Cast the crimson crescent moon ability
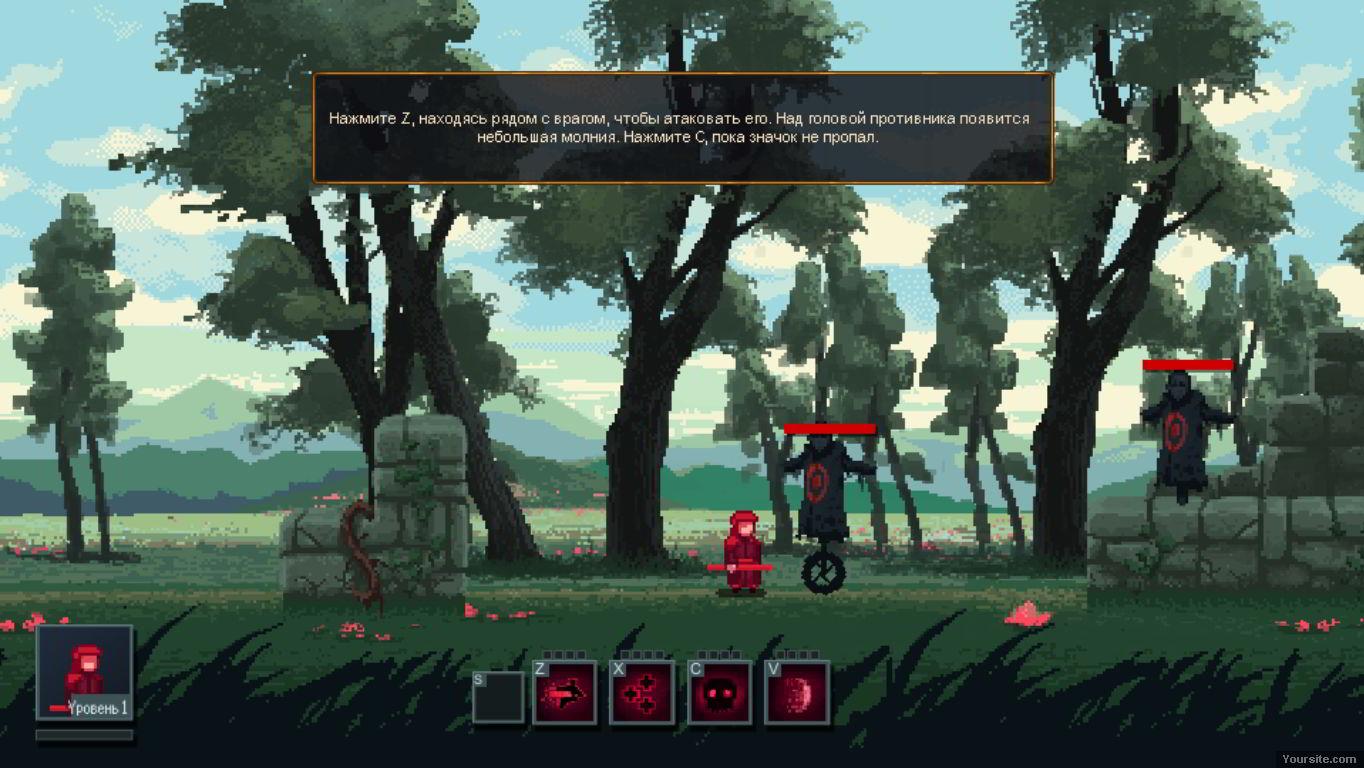 [x=797, y=692]
